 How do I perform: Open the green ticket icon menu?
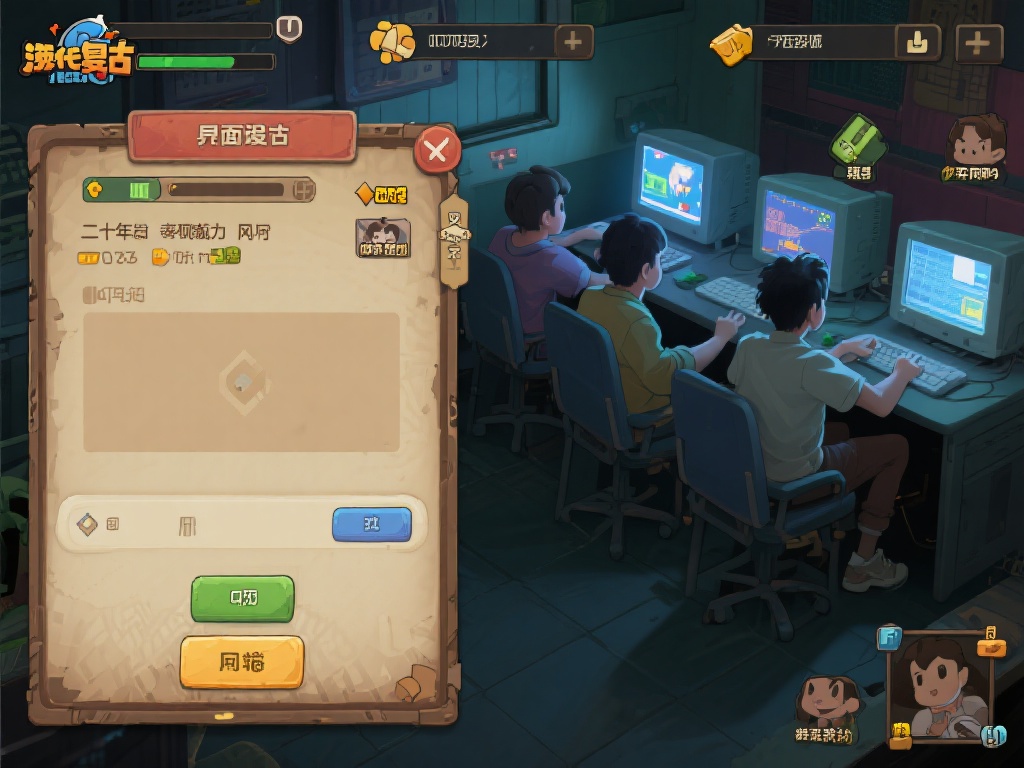click(858, 145)
